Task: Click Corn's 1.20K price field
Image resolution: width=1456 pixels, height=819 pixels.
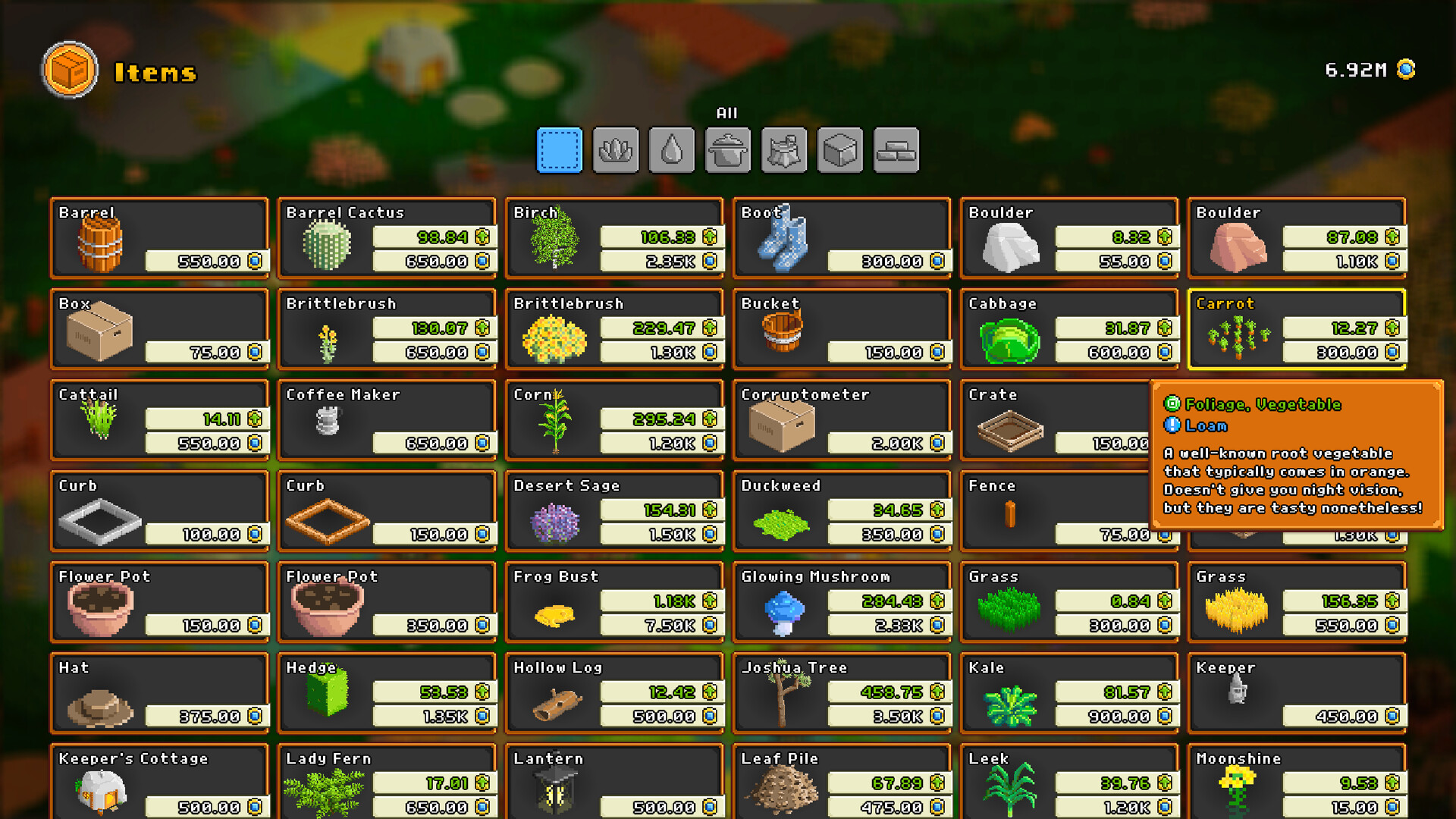Action: (x=660, y=443)
